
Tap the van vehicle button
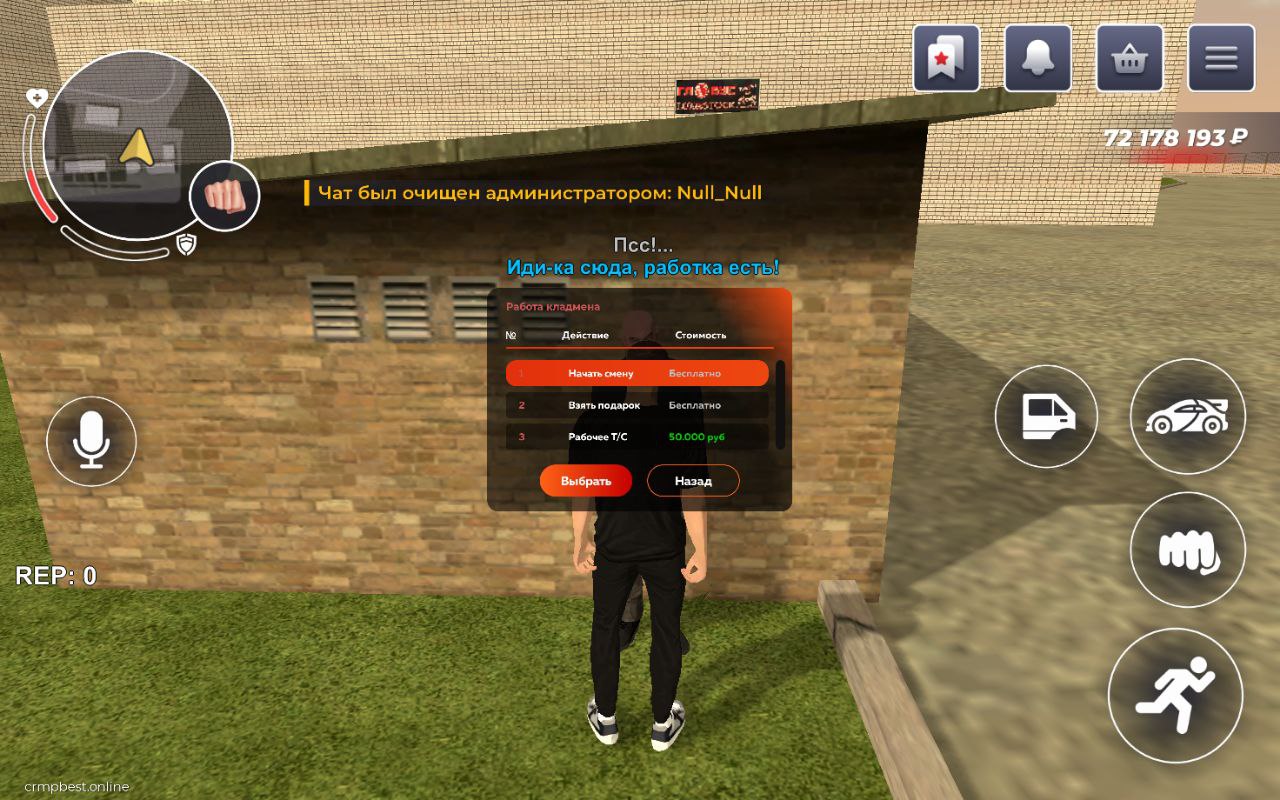pyautogui.click(x=1046, y=416)
